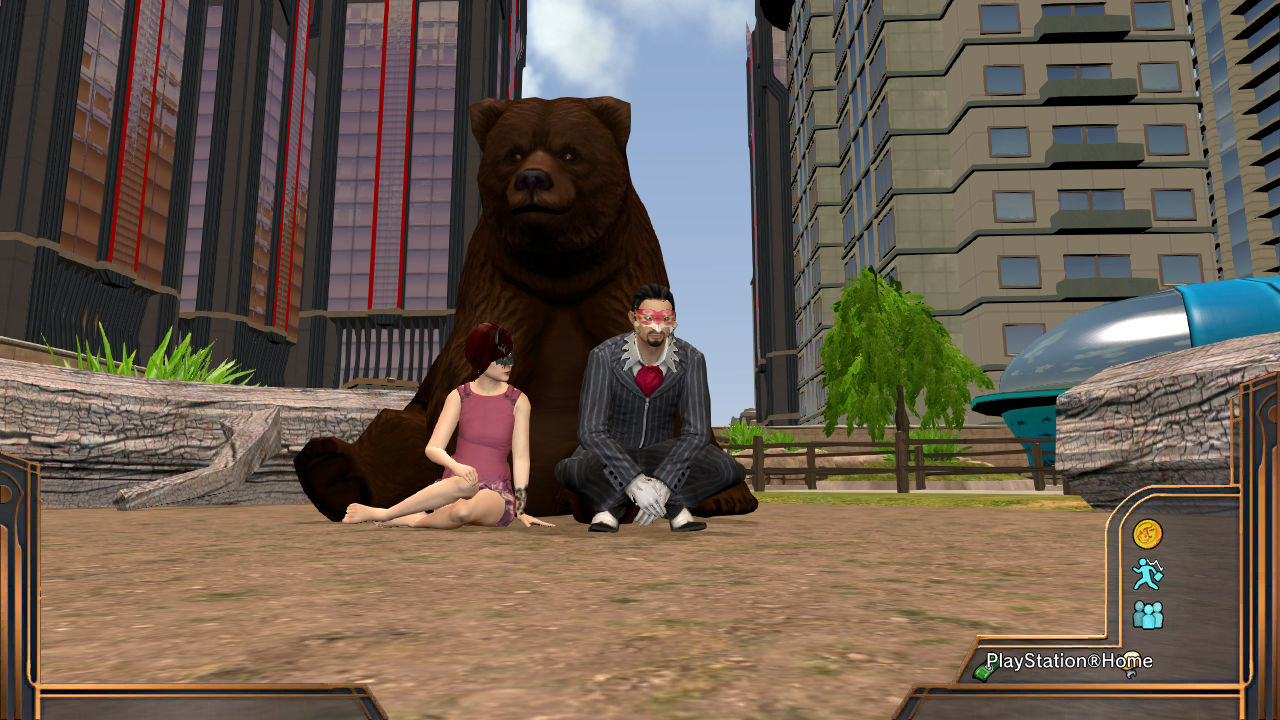Open the hard hat and wrench icon
The width and height of the screenshot is (1280, 720).
pos(1131,663)
